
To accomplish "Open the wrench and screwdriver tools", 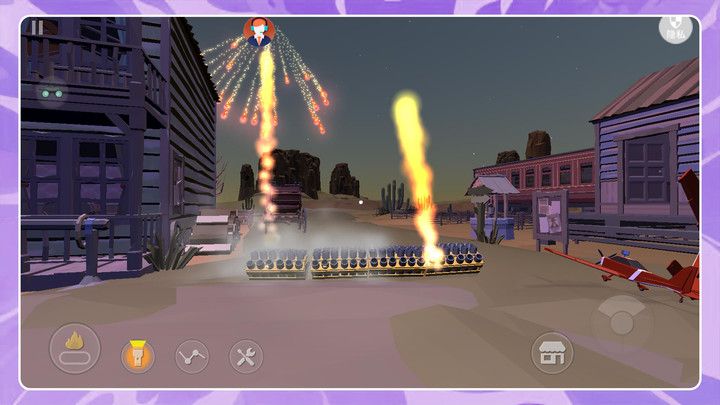I will (246, 355).
